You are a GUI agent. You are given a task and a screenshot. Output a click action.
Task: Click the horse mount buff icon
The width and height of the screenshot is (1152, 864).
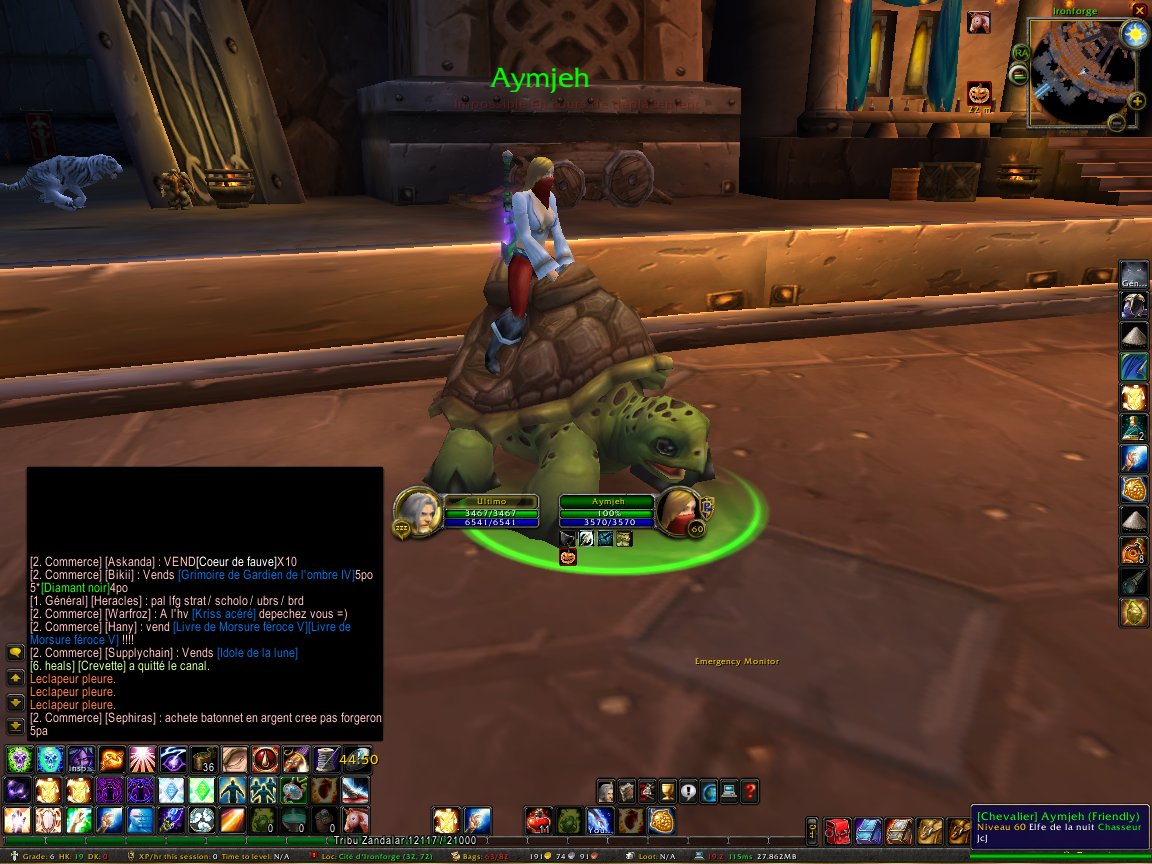click(x=978, y=21)
